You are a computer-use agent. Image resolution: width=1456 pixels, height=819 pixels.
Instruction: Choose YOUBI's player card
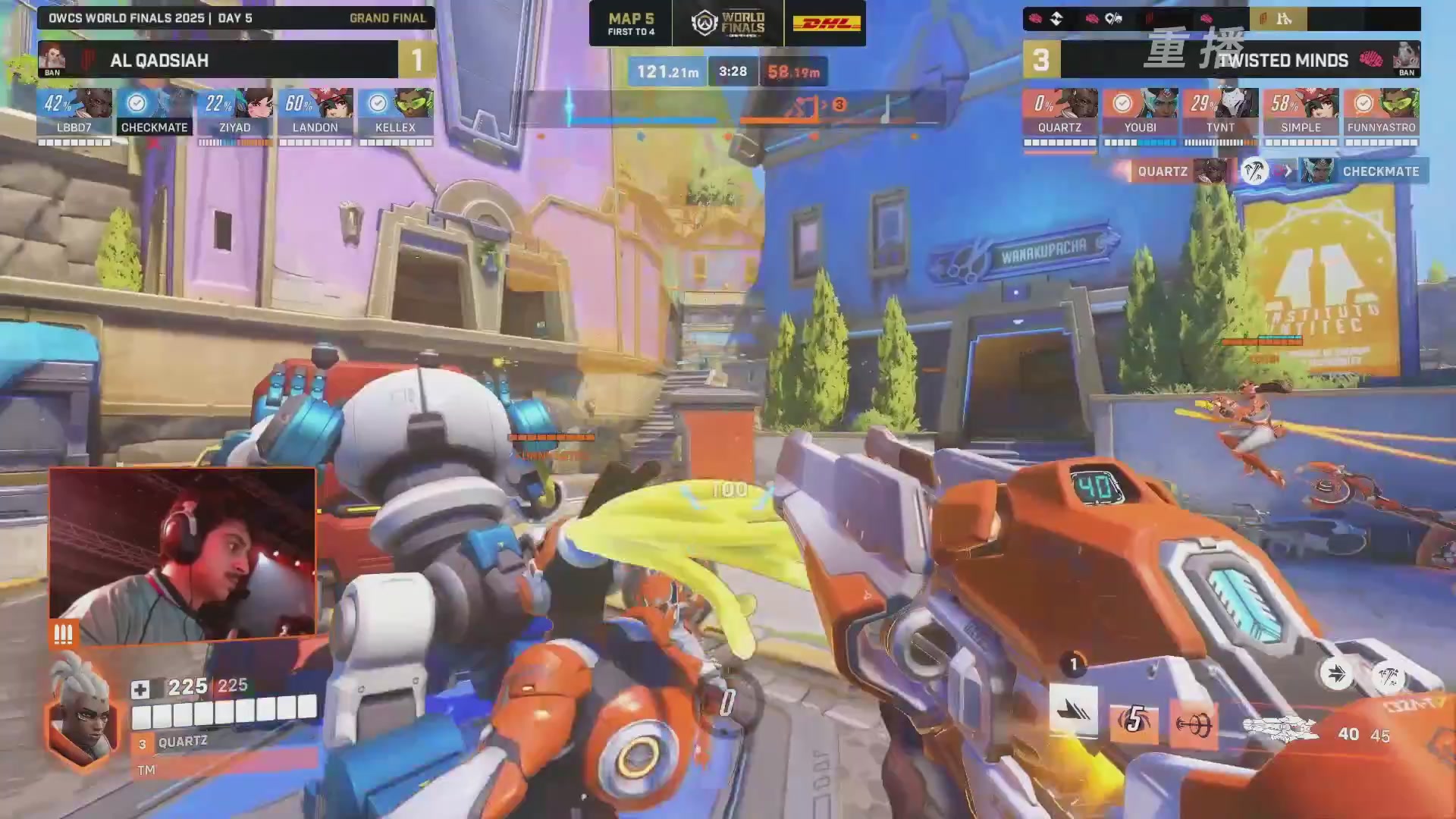click(1140, 112)
